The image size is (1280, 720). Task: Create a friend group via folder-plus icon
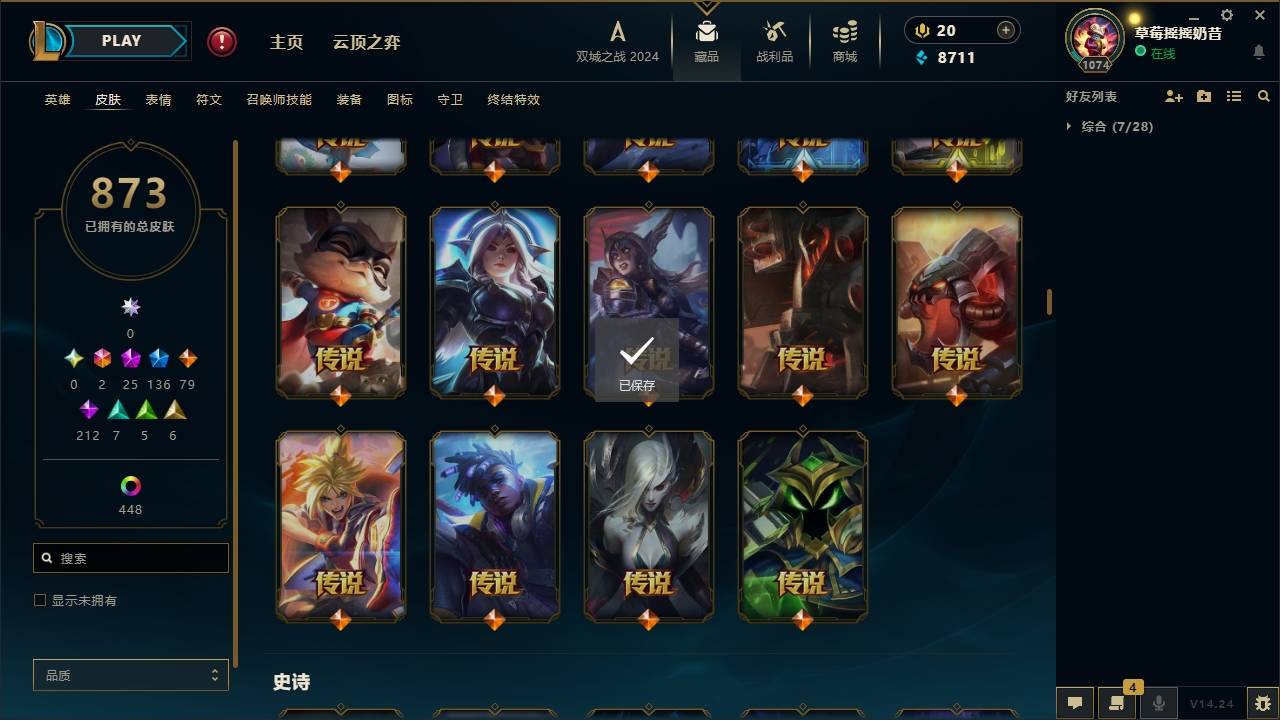tap(1204, 96)
